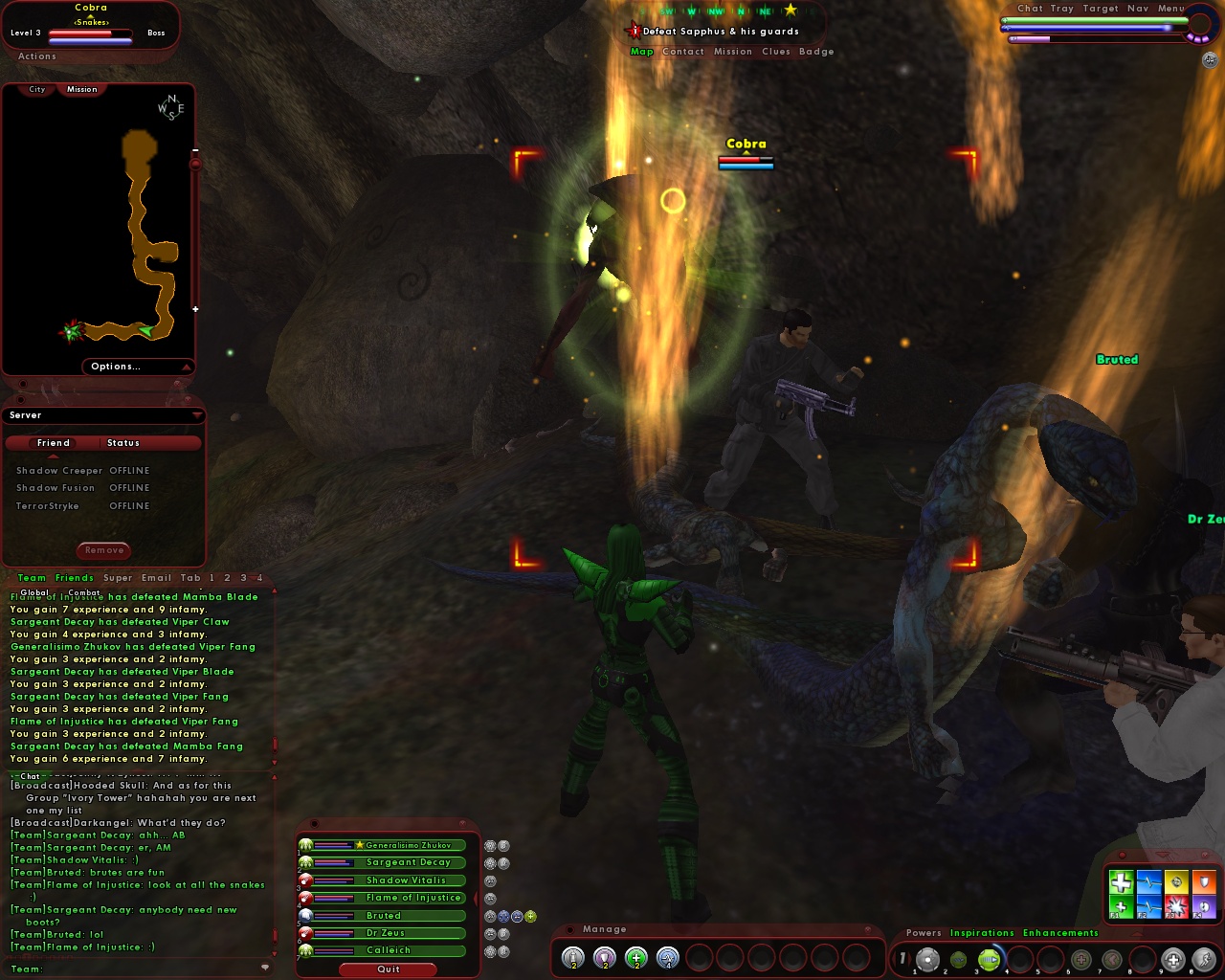Use the orange shield inspiration in slot F4
Viewport: 1225px width, 980px height.
[x=1204, y=880]
